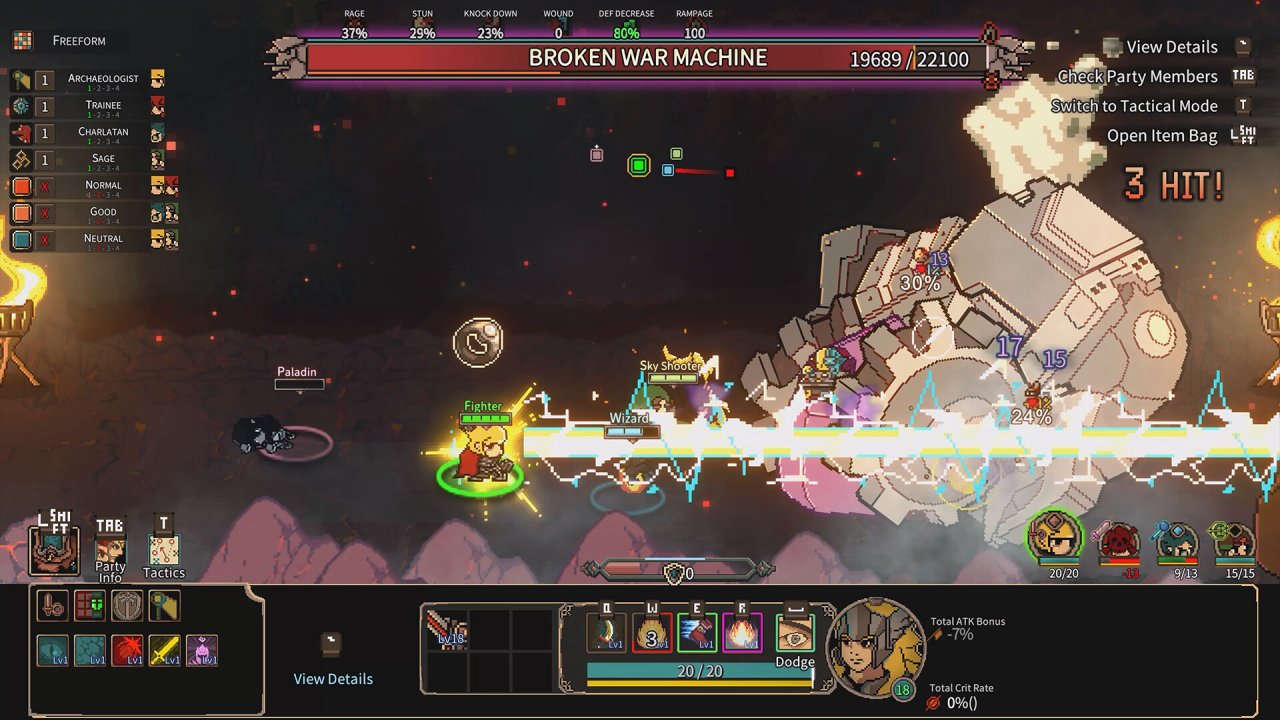Image resolution: width=1280 pixels, height=720 pixels.
Task: Choose the Charlatan trait row
Action: click(x=88, y=134)
